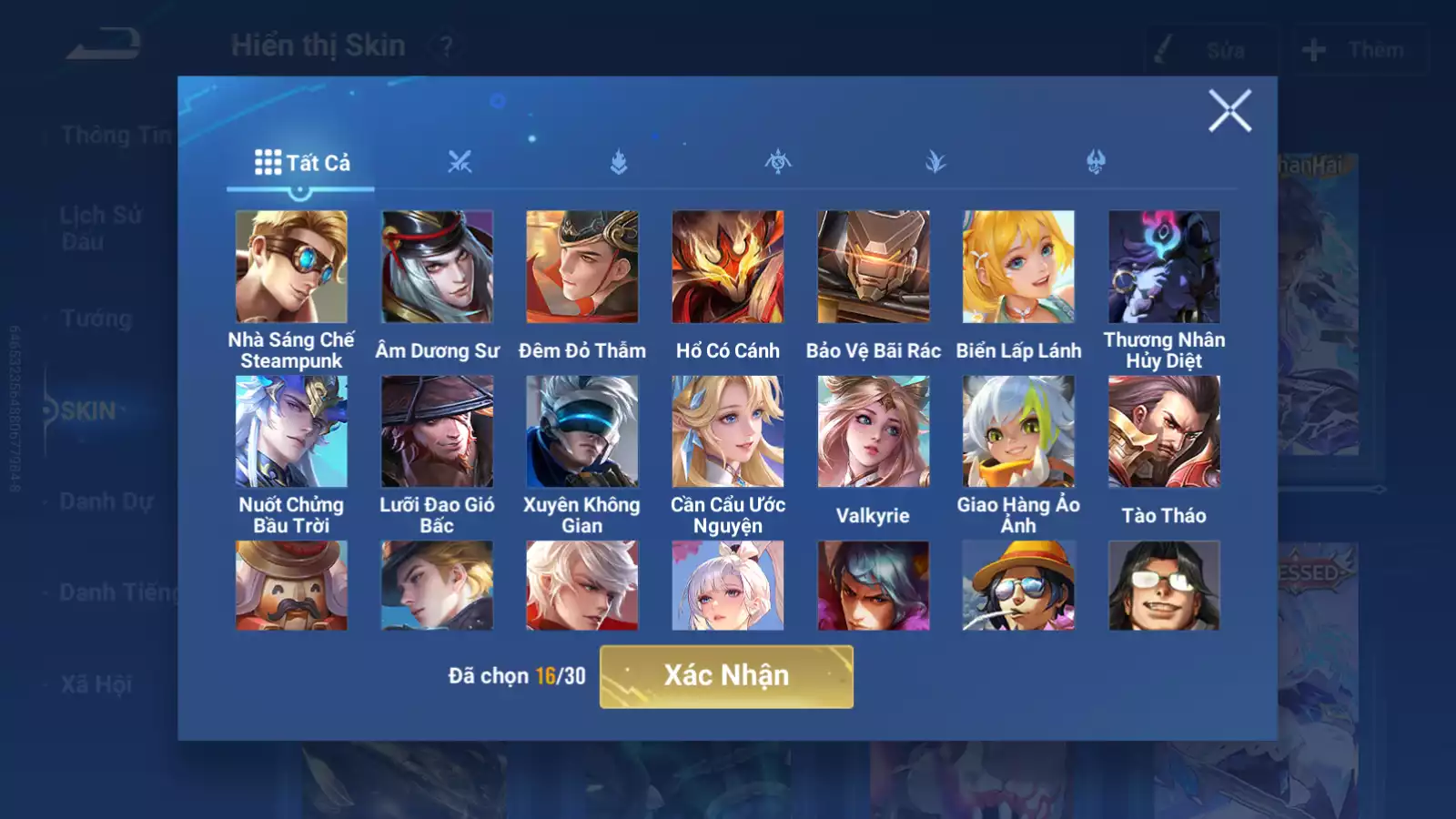Select the Nuốt Chửng Bầu Trời skin

(291, 431)
